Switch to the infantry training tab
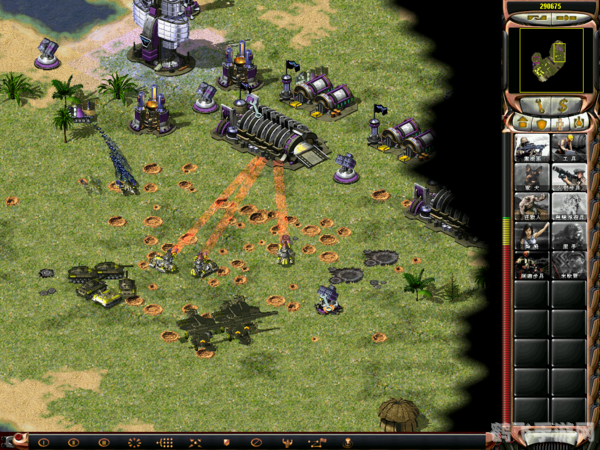This screenshot has width=600, height=450. click(558, 123)
